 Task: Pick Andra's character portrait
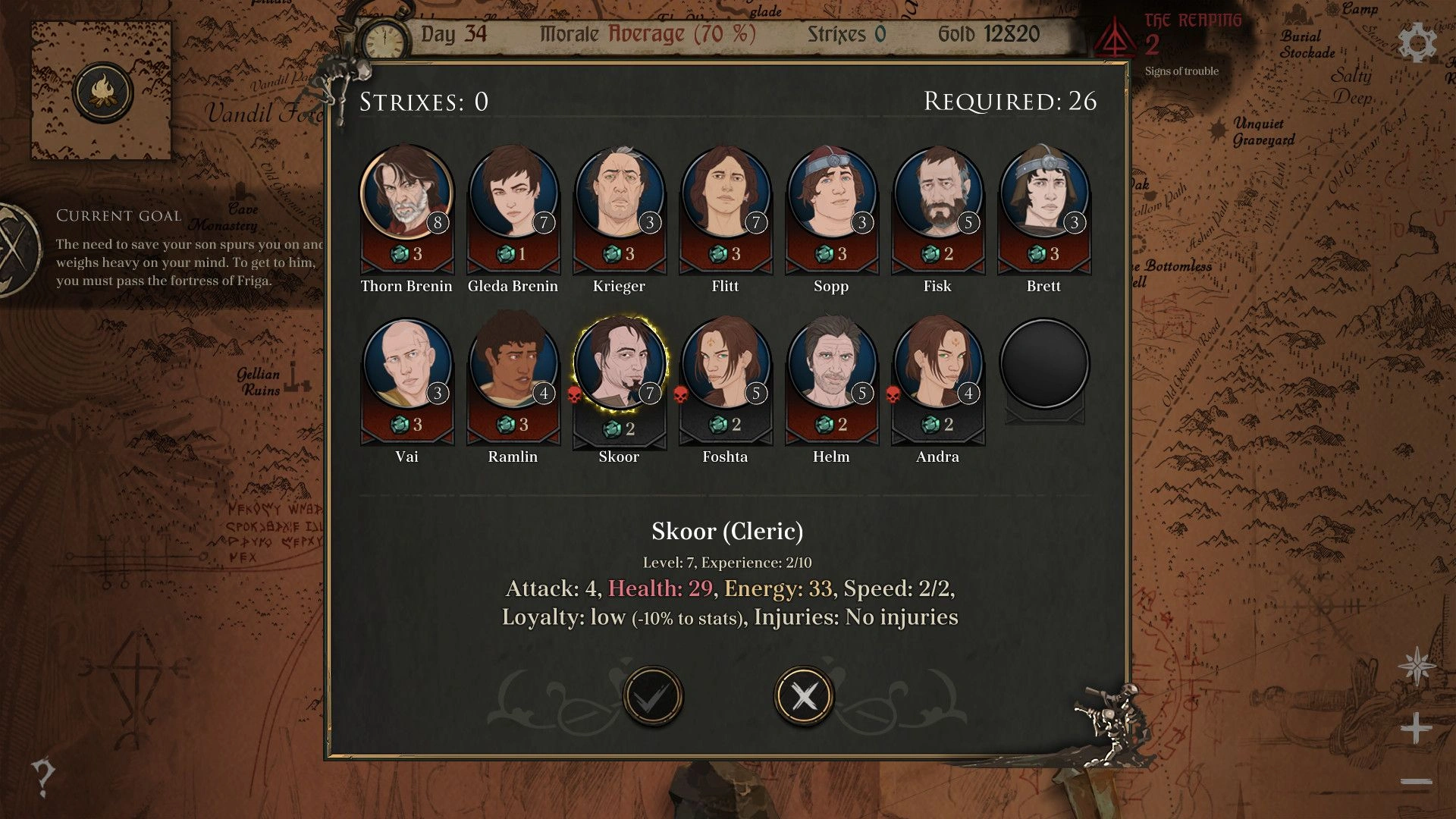click(x=938, y=363)
